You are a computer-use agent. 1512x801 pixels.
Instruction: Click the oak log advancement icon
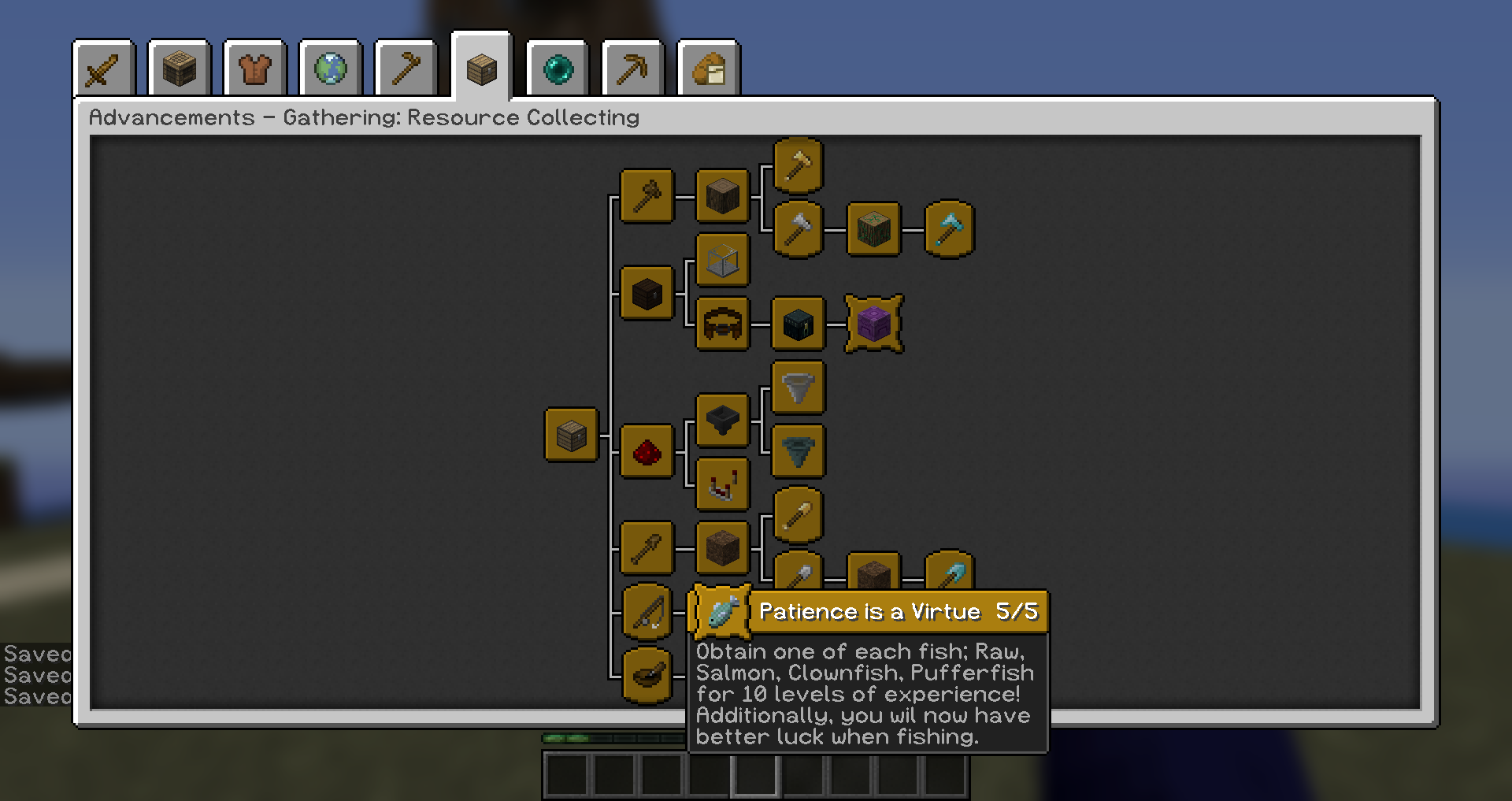[x=721, y=196]
